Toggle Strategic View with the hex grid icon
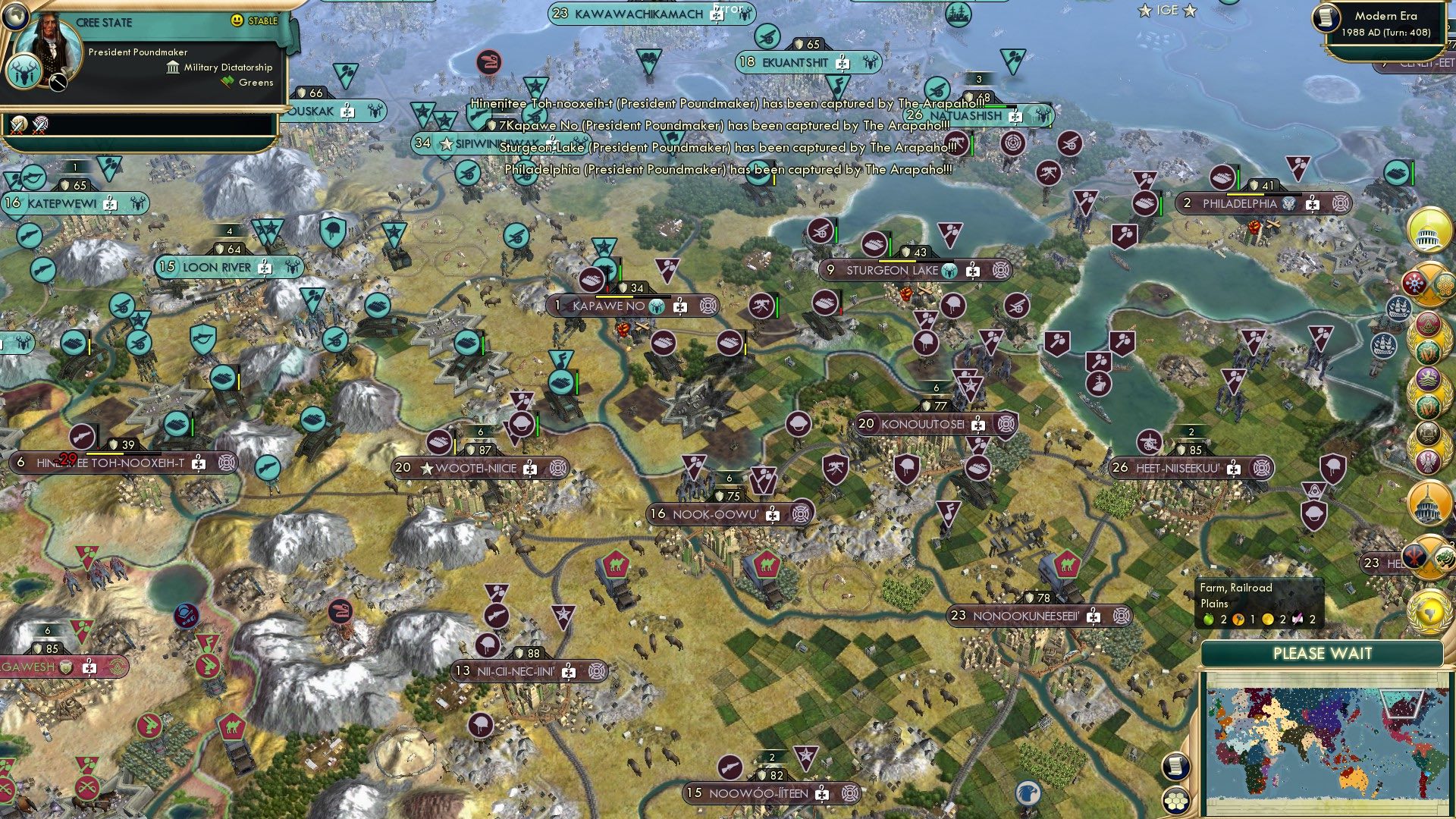 click(1176, 802)
